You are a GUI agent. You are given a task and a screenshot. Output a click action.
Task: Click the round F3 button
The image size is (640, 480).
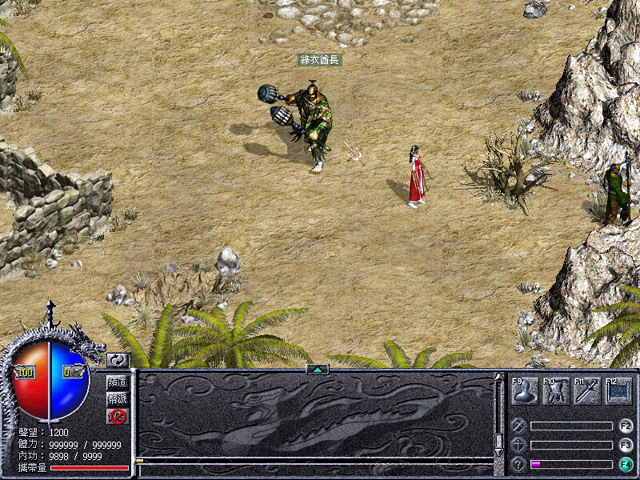[x=626, y=445]
